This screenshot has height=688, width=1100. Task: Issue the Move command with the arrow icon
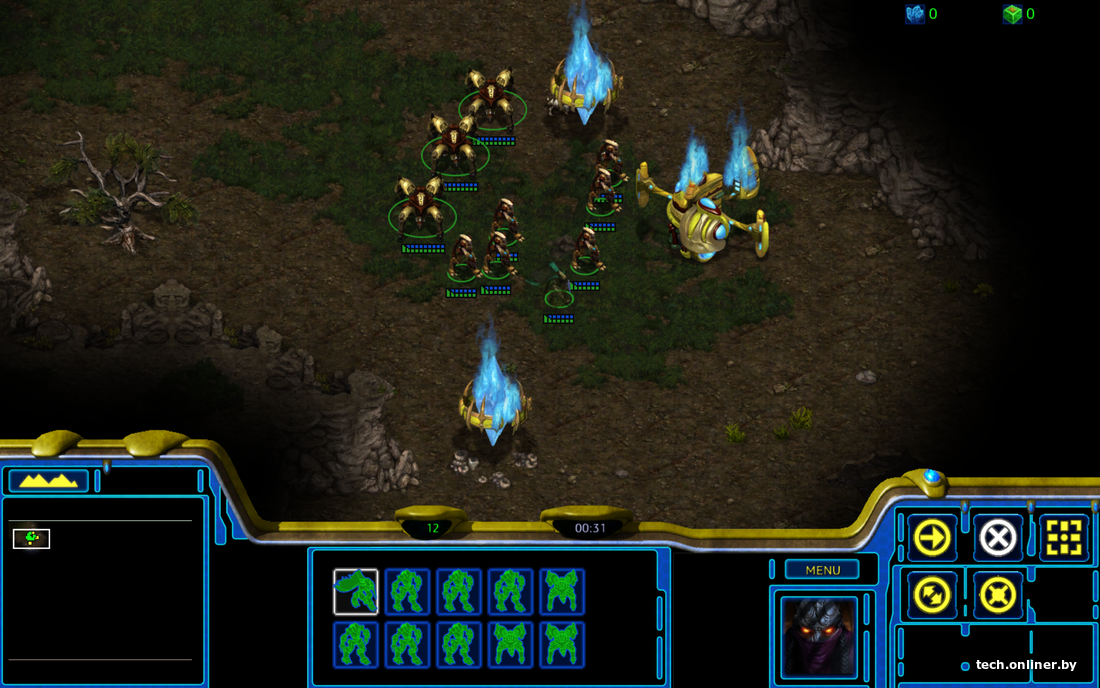pos(932,538)
